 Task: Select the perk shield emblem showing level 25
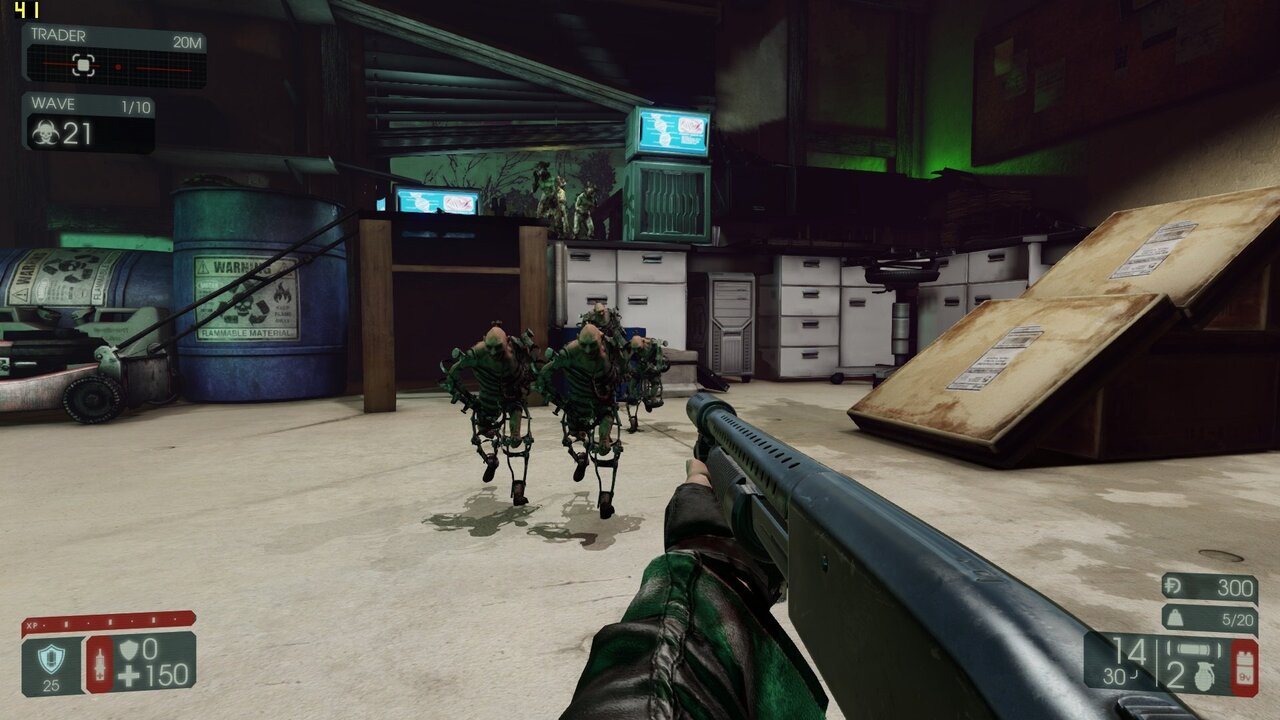pos(51,661)
